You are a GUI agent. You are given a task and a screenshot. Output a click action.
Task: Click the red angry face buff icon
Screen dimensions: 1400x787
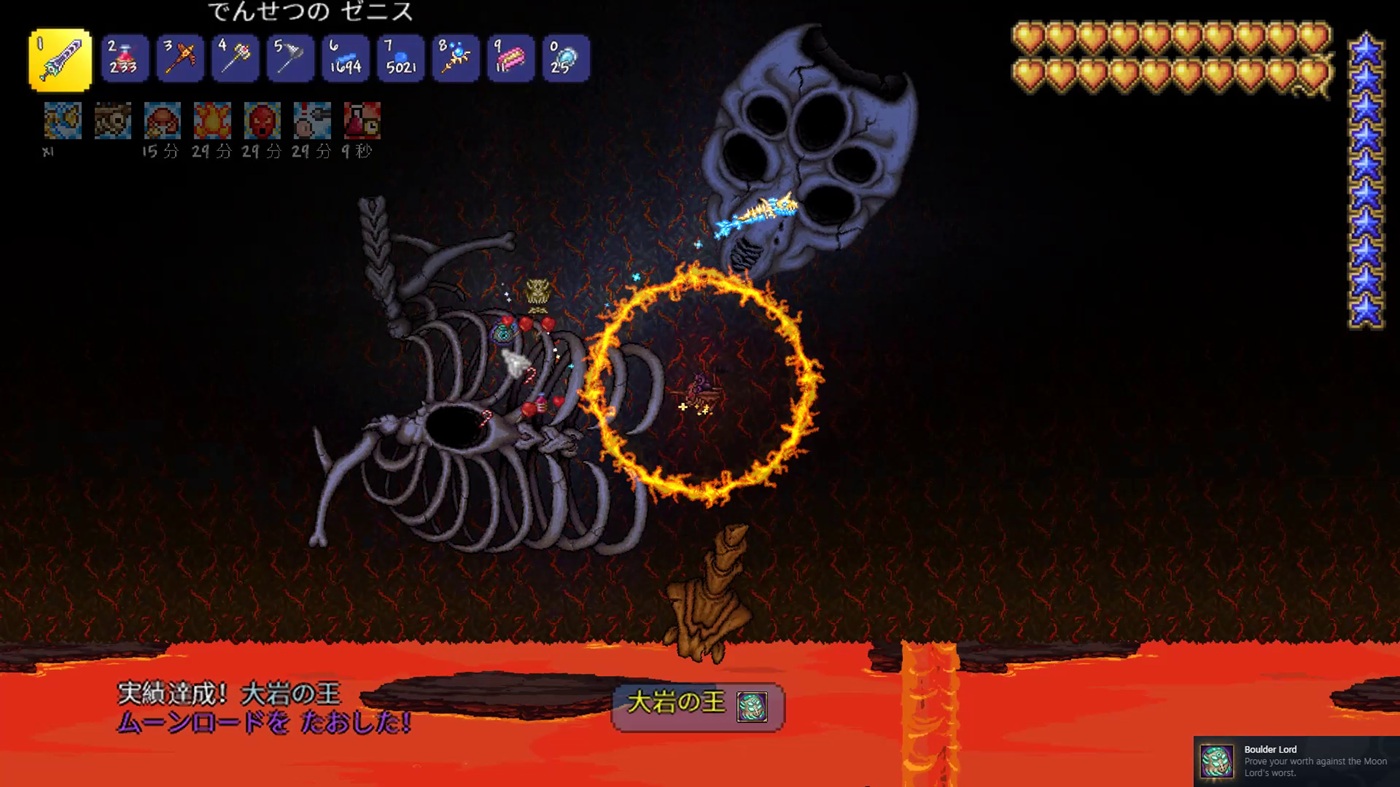pyautogui.click(x=262, y=121)
